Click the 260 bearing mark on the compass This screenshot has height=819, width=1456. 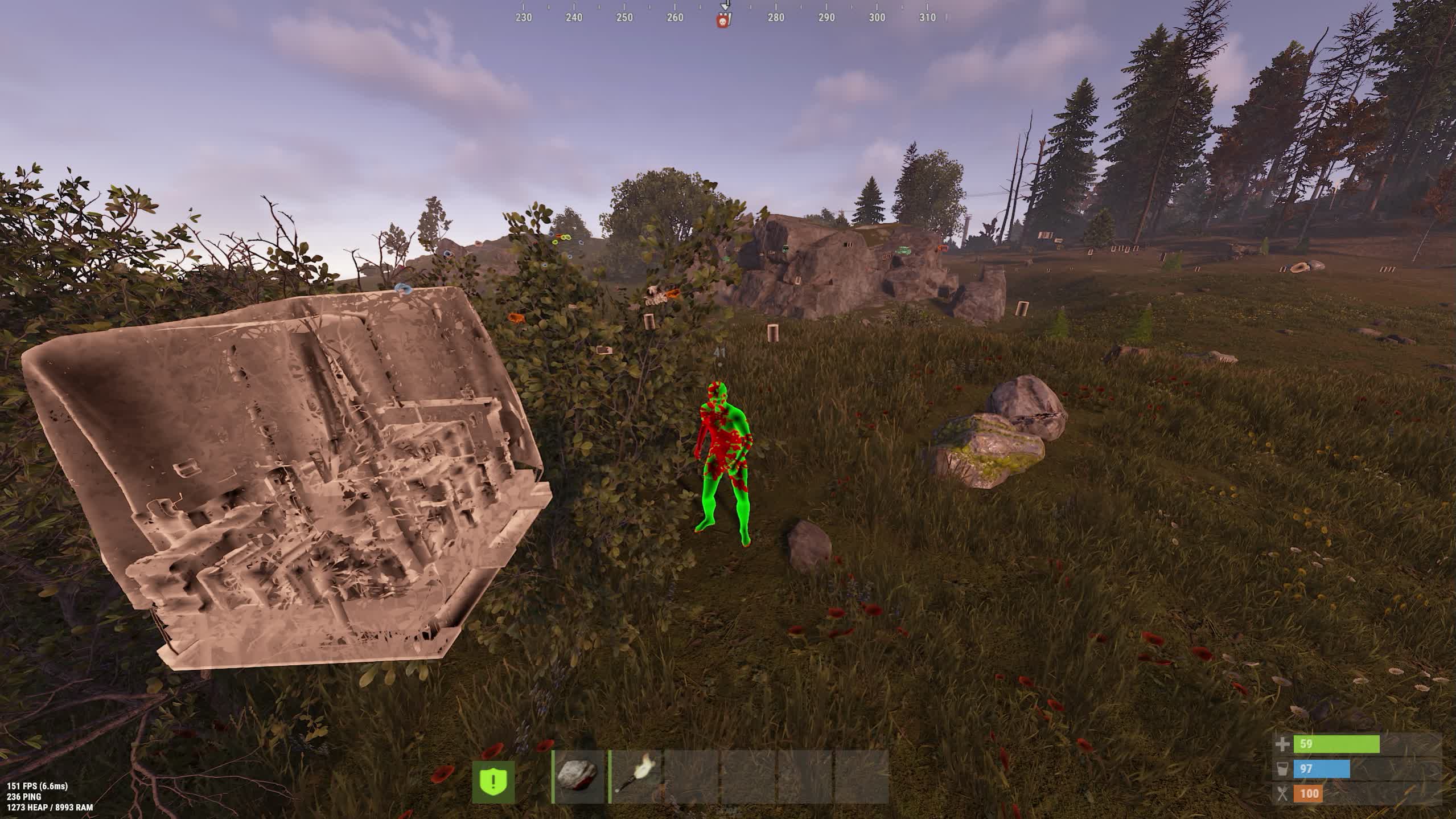click(x=673, y=18)
